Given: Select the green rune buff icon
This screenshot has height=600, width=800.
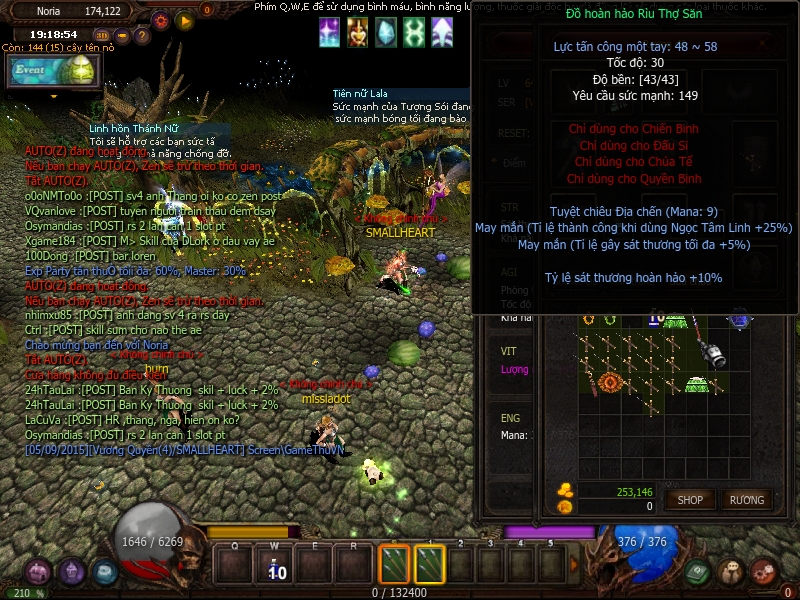Looking at the screenshot, I should (x=413, y=33).
